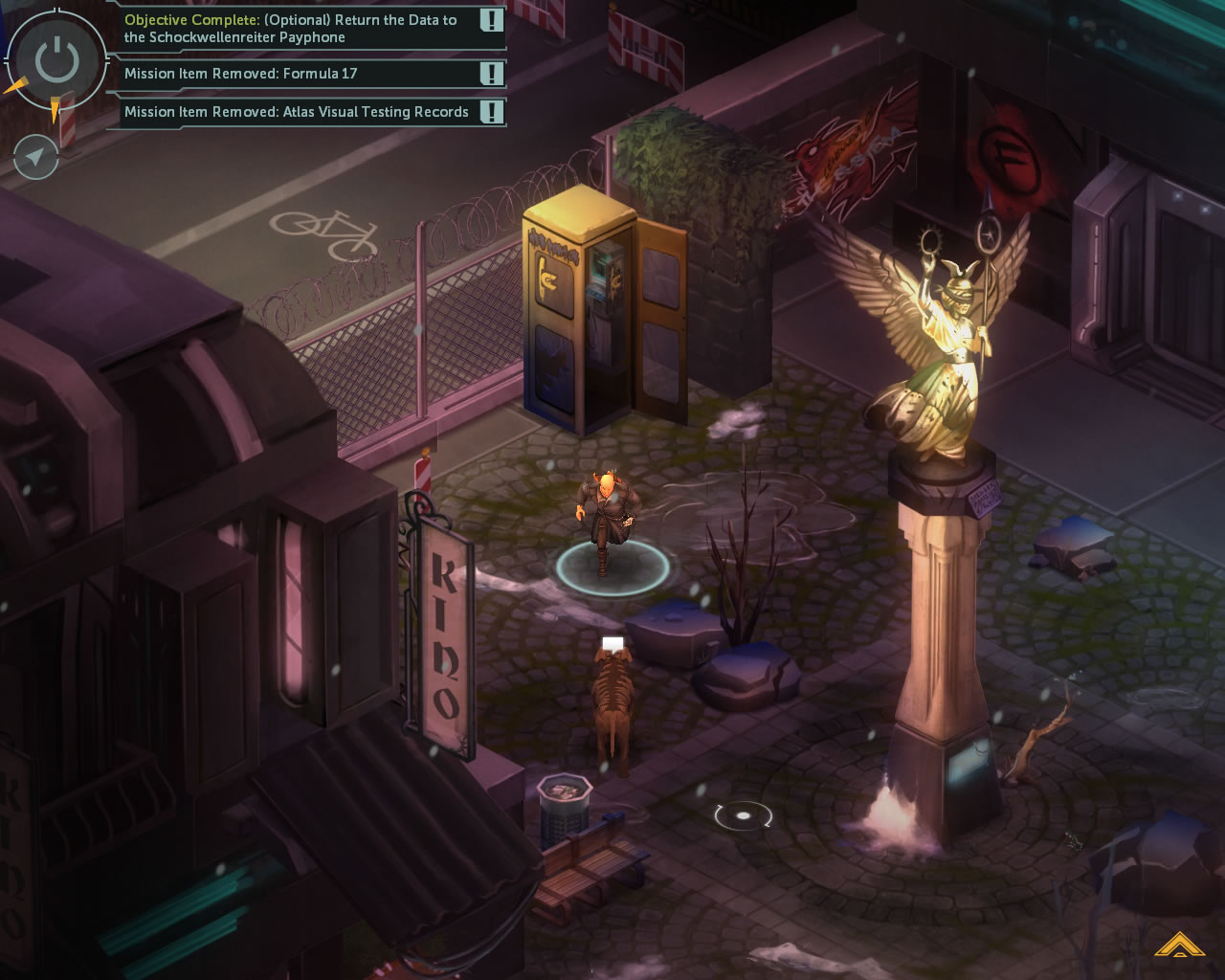Click the compass arrow objective button
This screenshot has width=1225, height=980.
[35, 156]
